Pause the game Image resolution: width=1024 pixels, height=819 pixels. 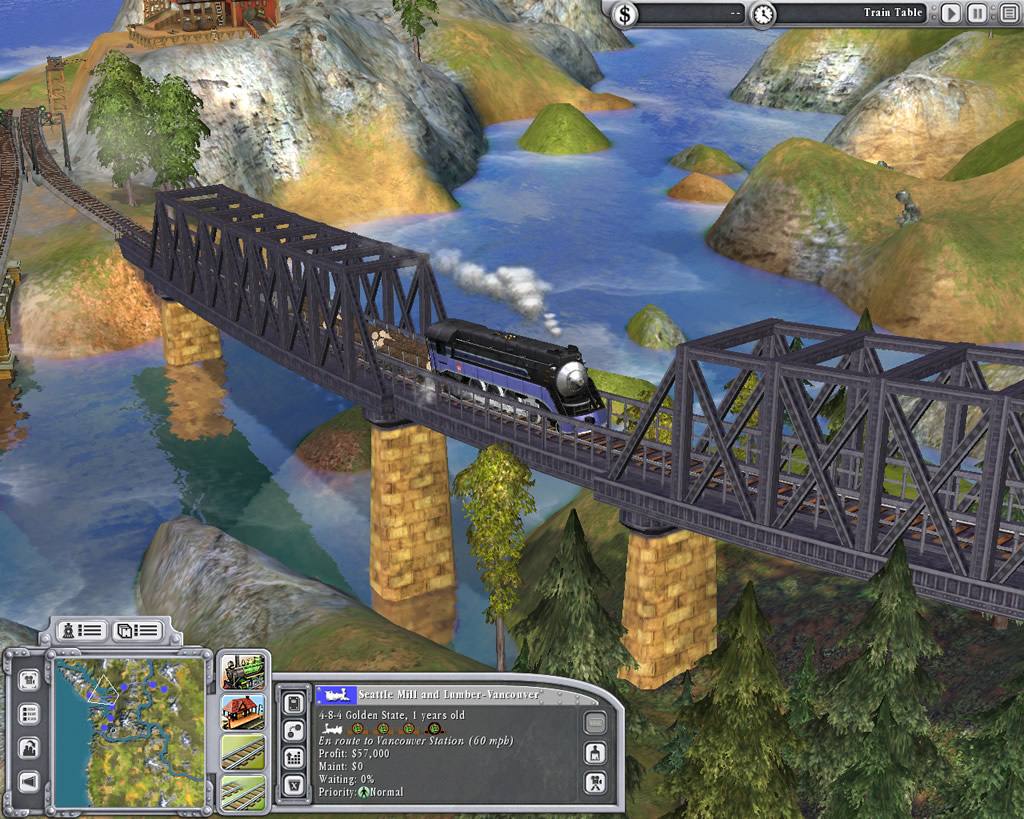(x=977, y=14)
